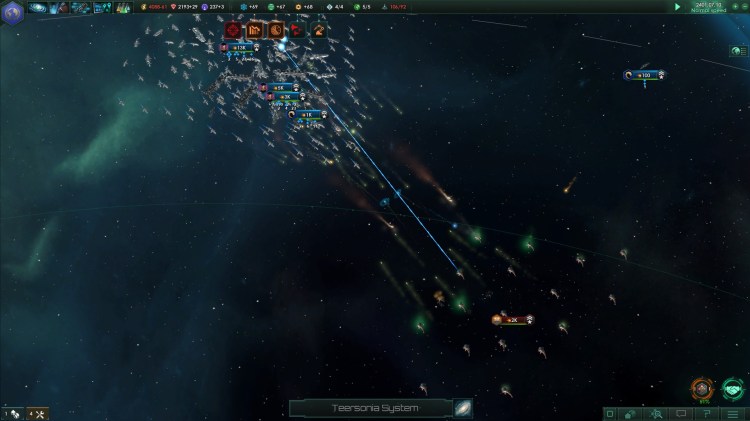Select the orange 2K fleet label
Viewport: 750px width, 421px height.
[x=514, y=320]
